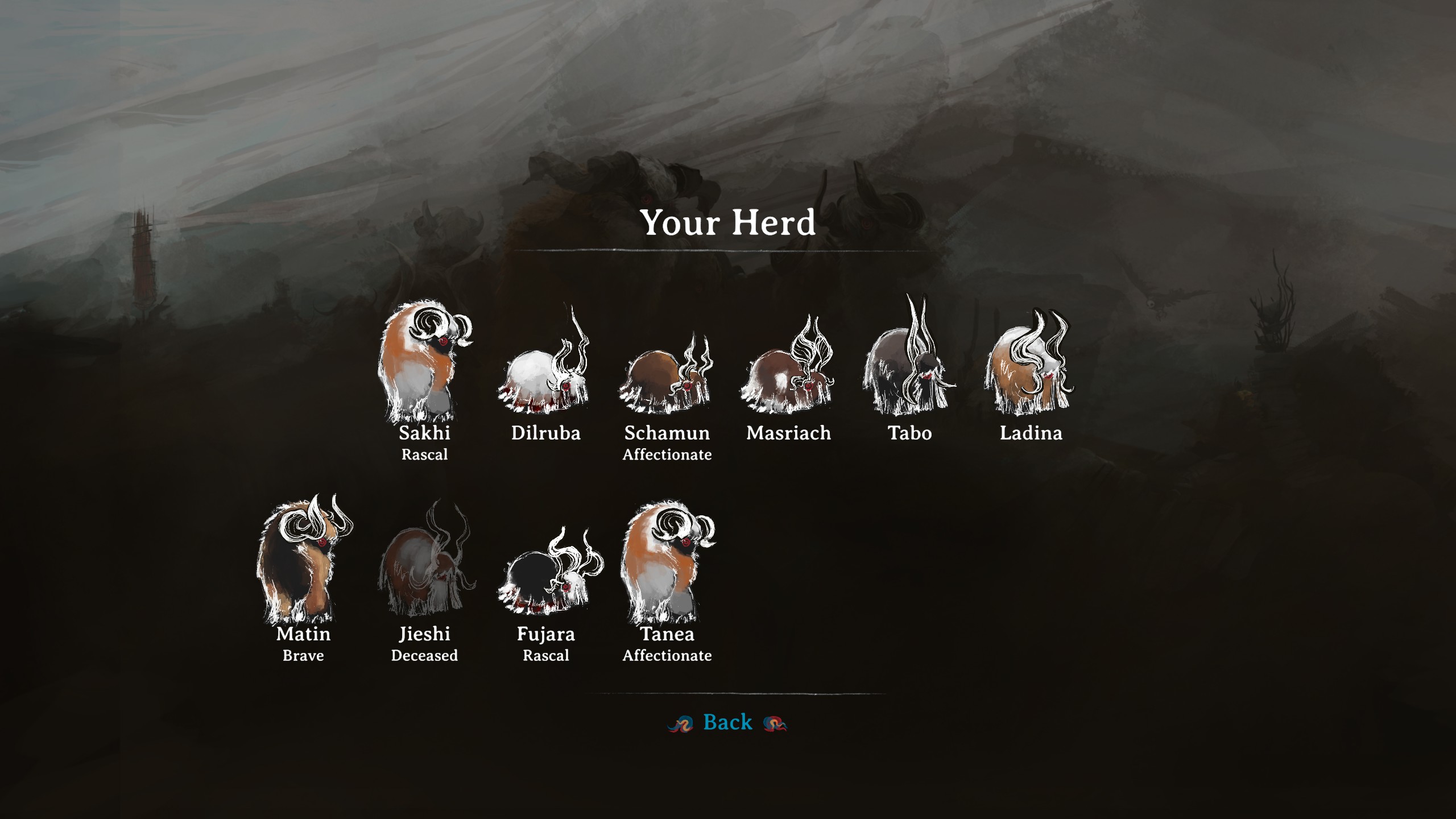Choose Tabo with the tall horns

click(x=909, y=364)
